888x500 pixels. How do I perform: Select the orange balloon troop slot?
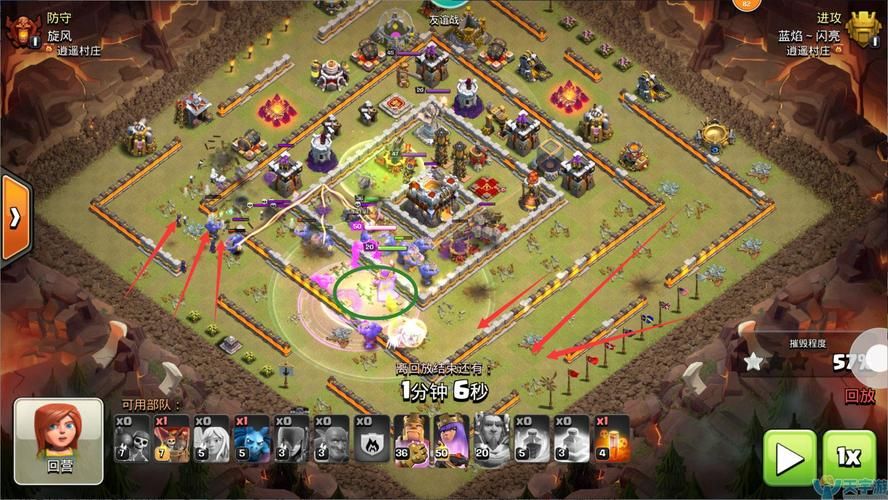(x=171, y=438)
